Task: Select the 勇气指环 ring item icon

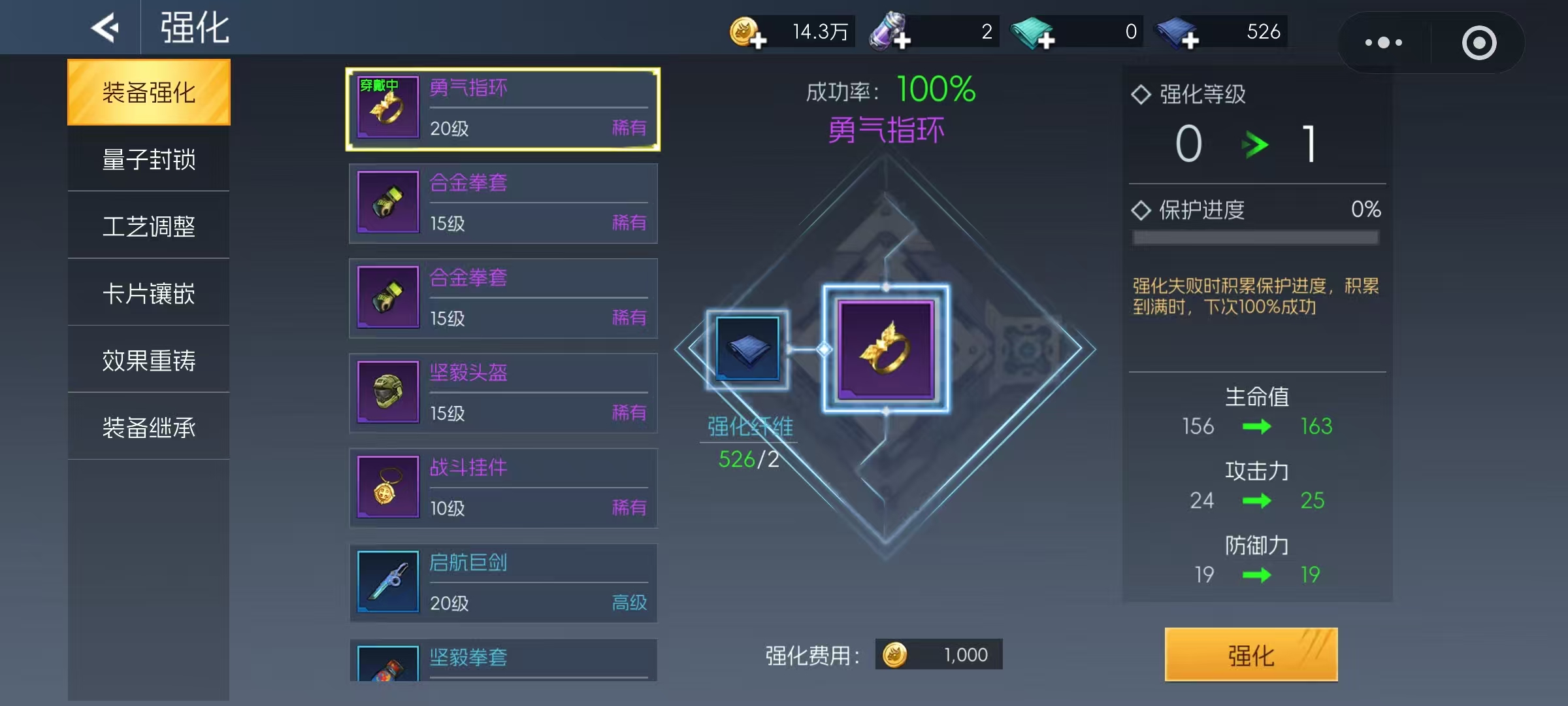Action: click(x=388, y=107)
